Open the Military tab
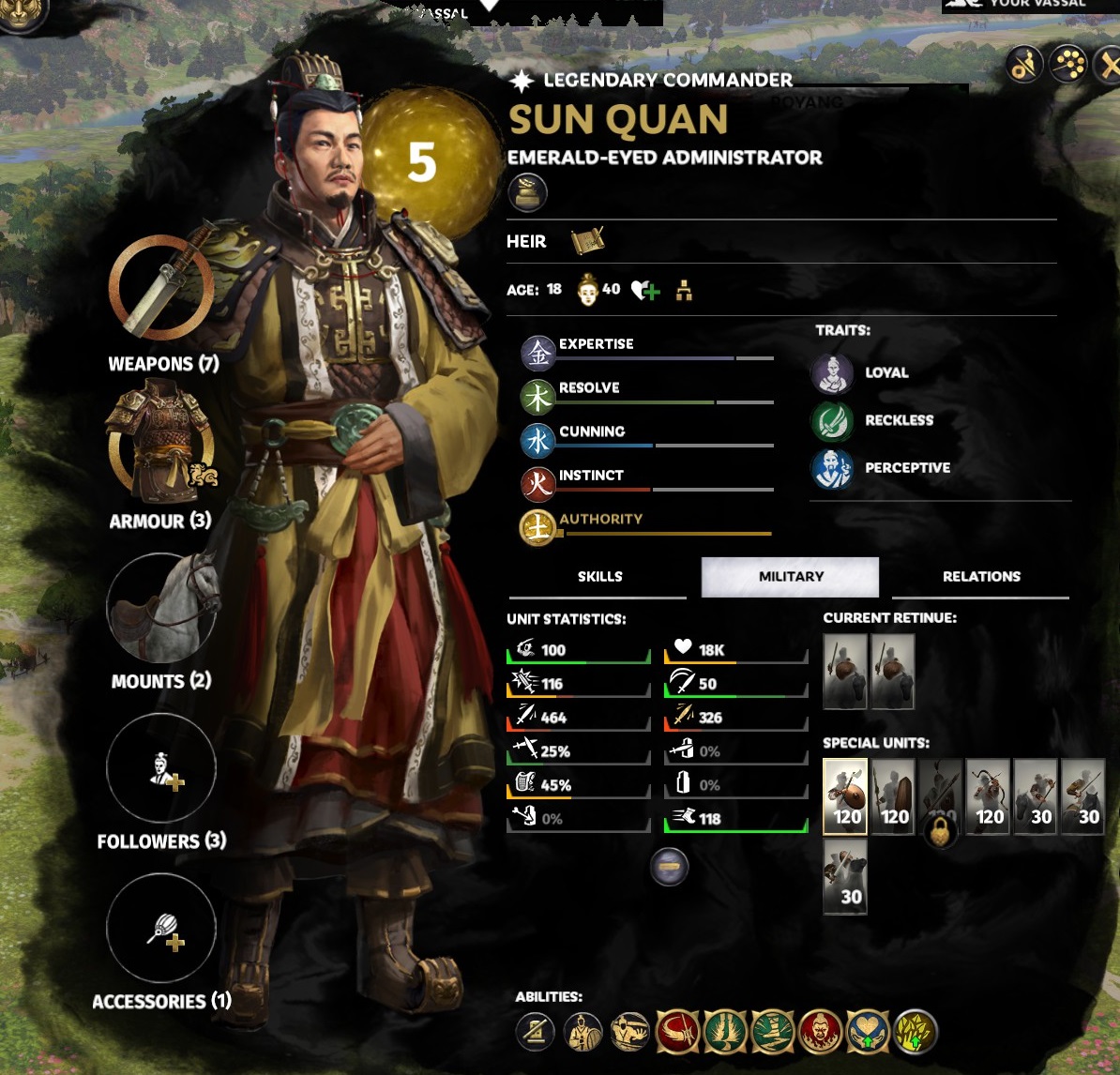The height and width of the screenshot is (1075, 1120). (x=790, y=577)
